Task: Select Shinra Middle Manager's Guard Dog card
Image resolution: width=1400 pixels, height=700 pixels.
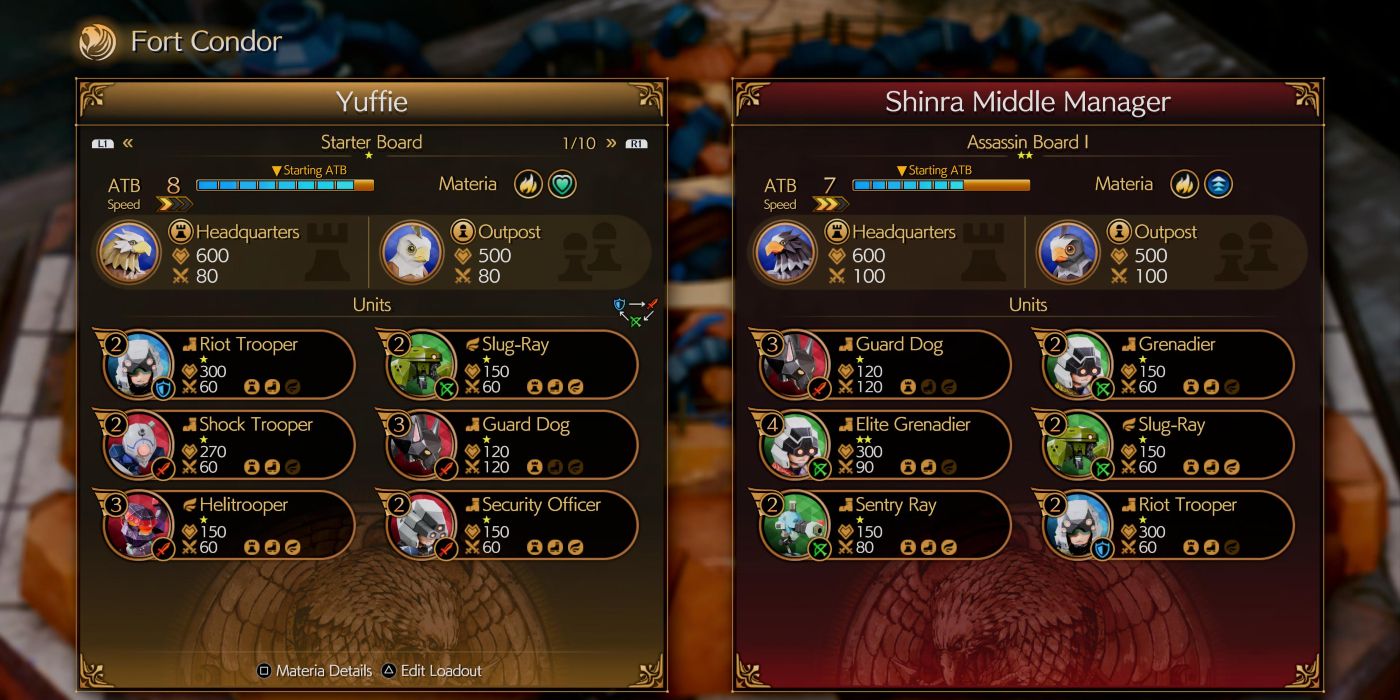Action: click(884, 364)
